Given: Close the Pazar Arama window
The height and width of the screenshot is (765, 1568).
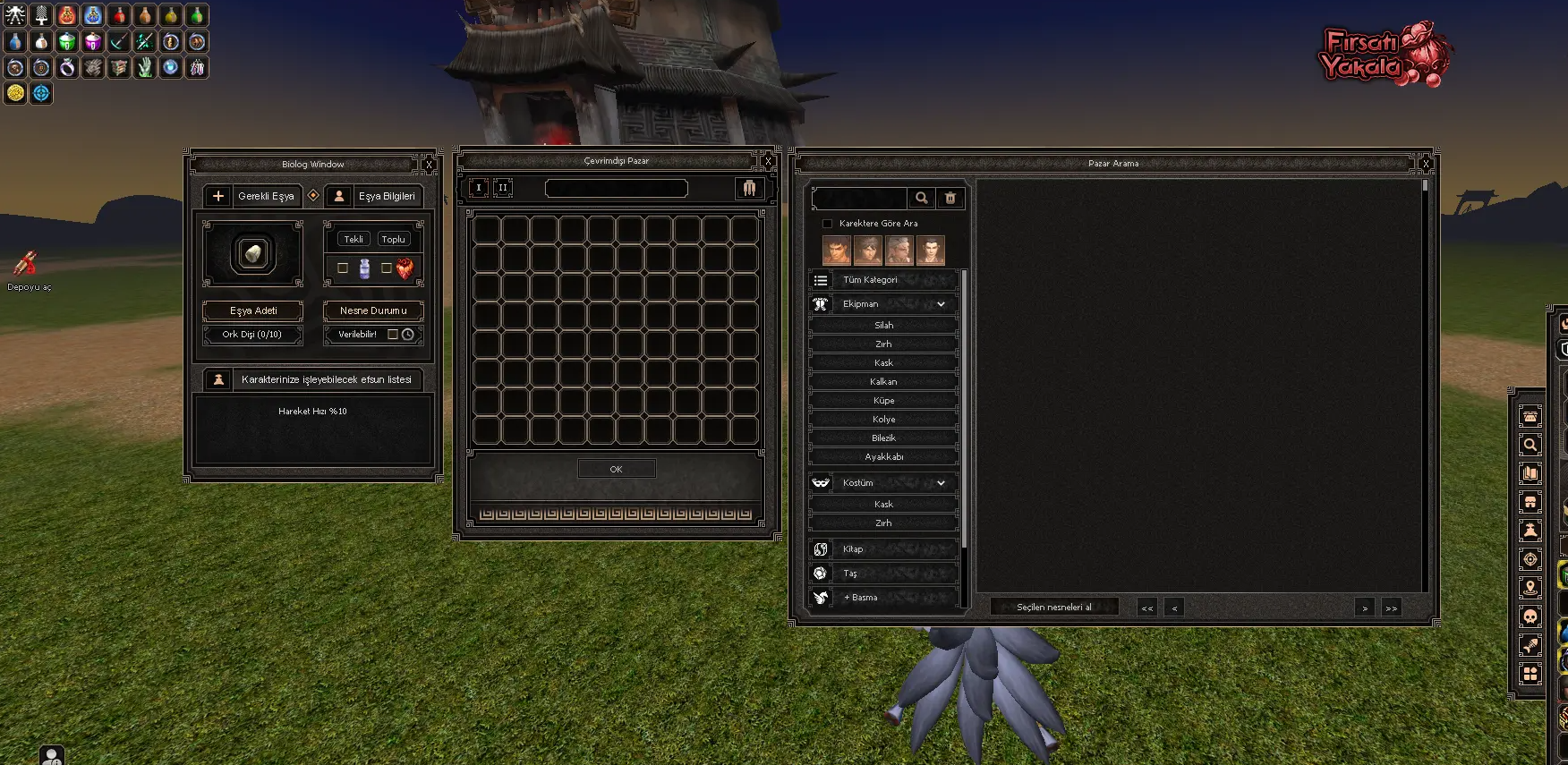Looking at the screenshot, I should (1426, 164).
